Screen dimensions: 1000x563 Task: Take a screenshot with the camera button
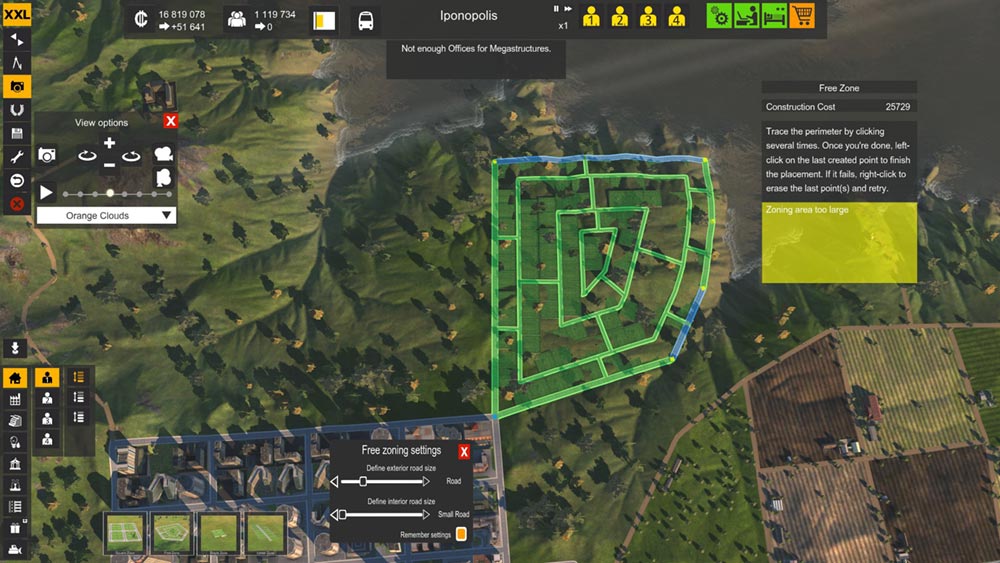tap(47, 154)
